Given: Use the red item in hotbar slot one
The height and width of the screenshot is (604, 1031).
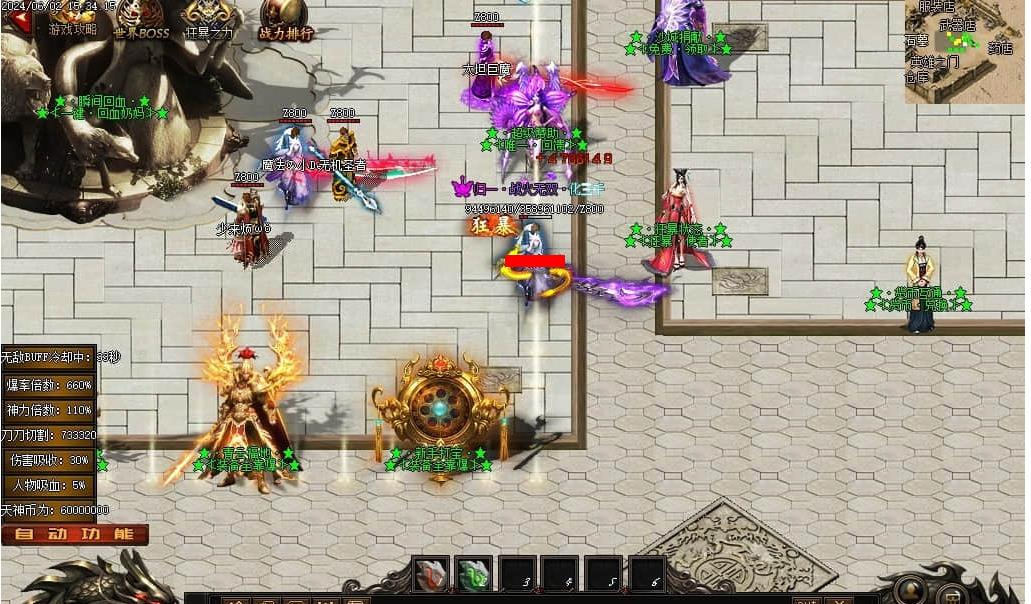Looking at the screenshot, I should pyautogui.click(x=432, y=575).
